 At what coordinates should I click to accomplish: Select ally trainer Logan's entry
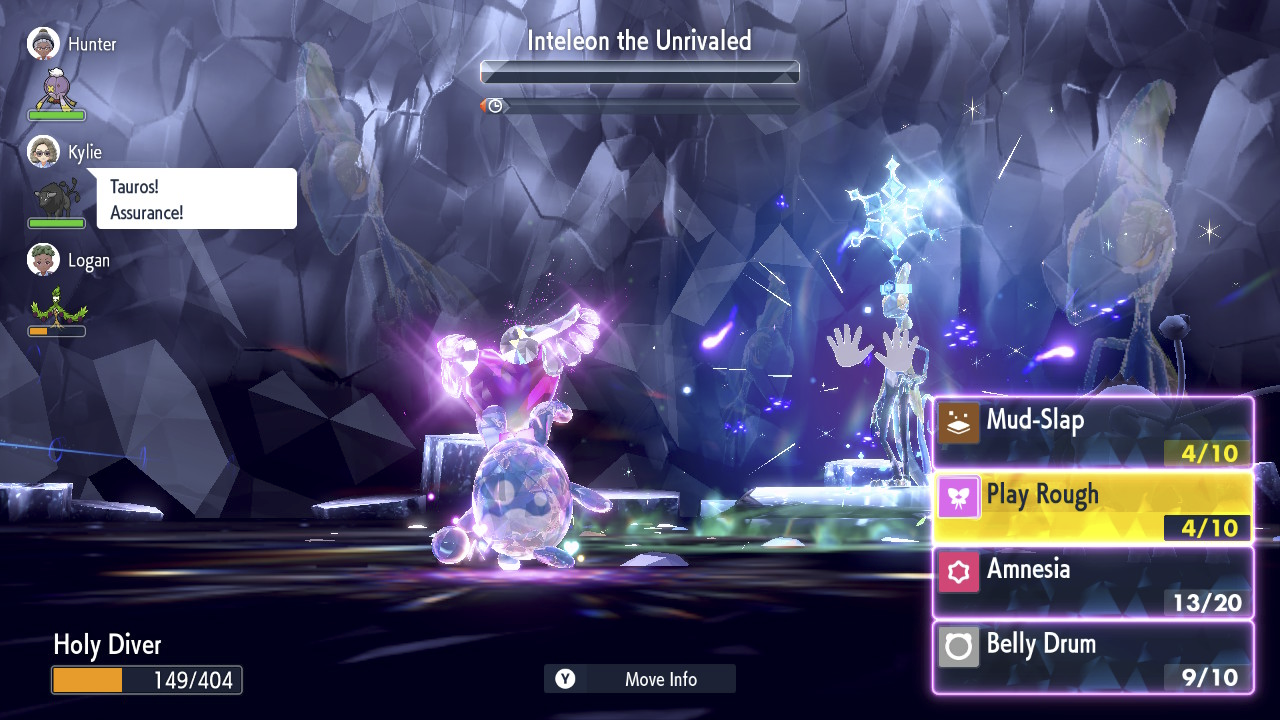coord(68,261)
